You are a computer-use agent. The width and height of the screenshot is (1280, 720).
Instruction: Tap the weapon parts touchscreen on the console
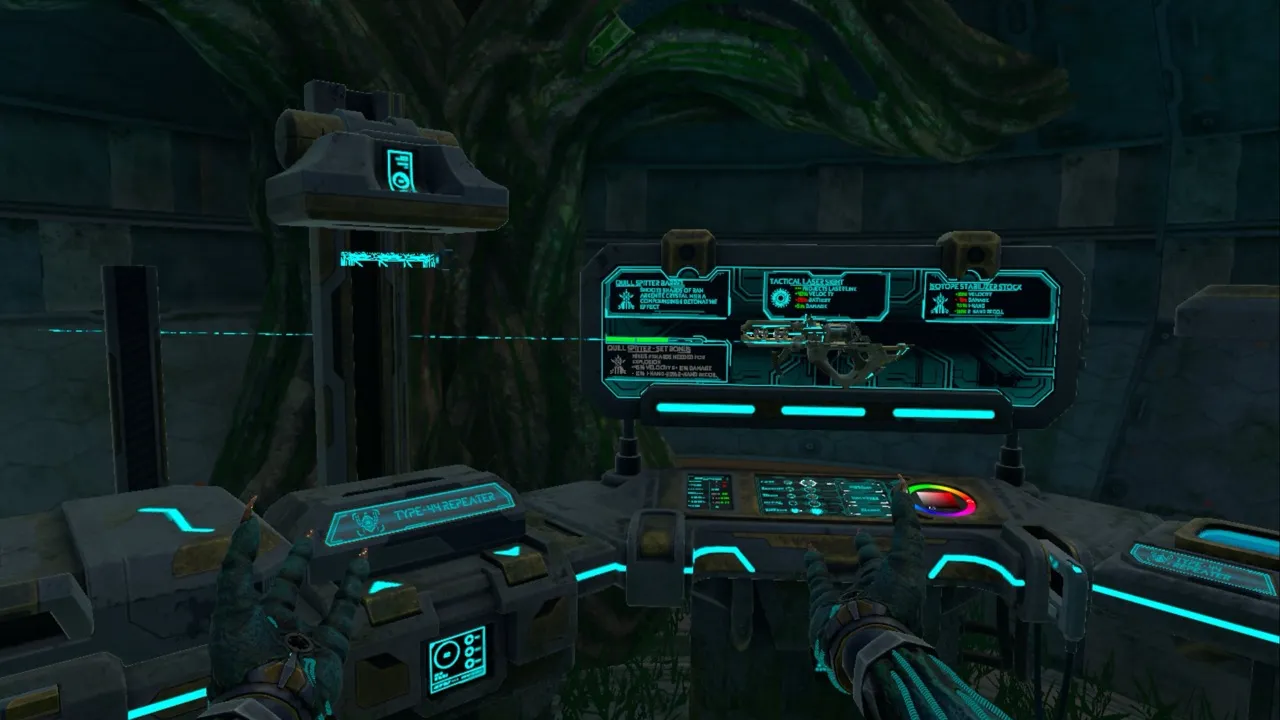coord(822,495)
